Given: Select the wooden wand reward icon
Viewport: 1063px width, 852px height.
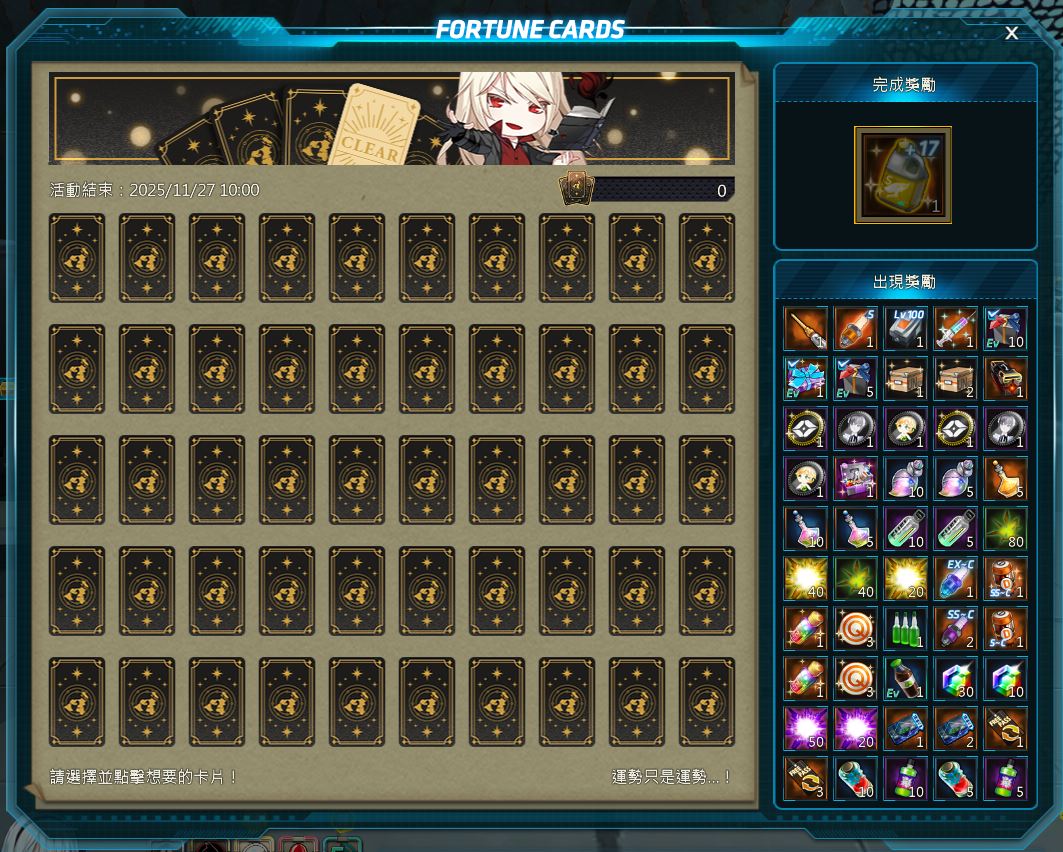Looking at the screenshot, I should [805, 328].
